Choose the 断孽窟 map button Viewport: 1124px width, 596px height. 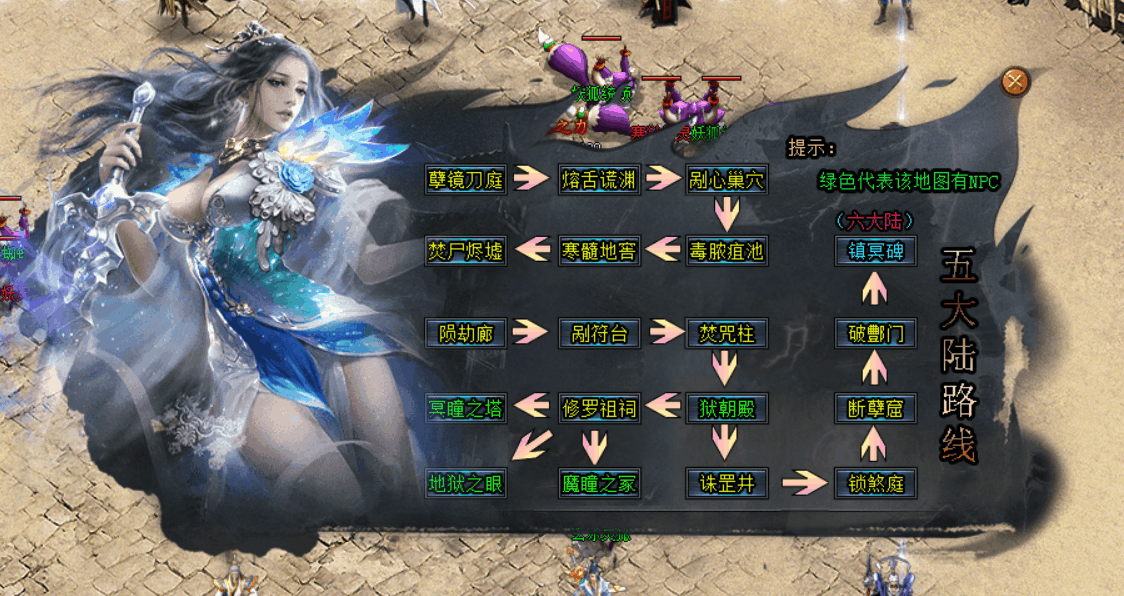click(876, 408)
